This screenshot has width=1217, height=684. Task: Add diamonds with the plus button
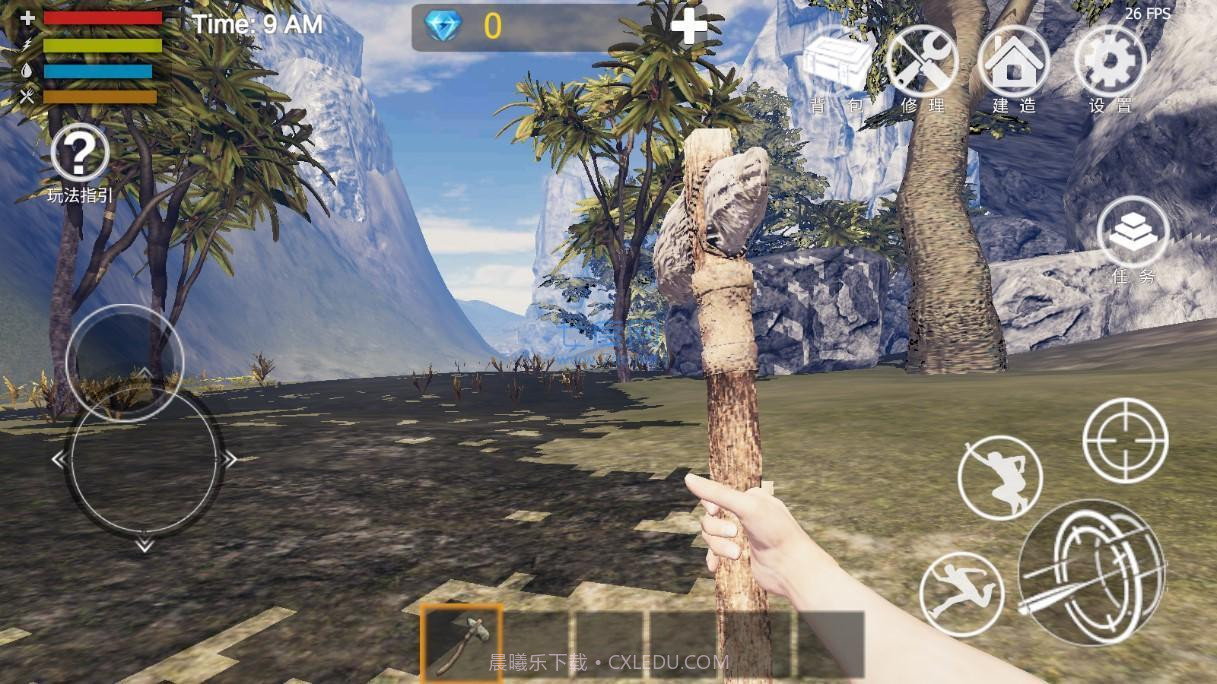pyautogui.click(x=689, y=26)
